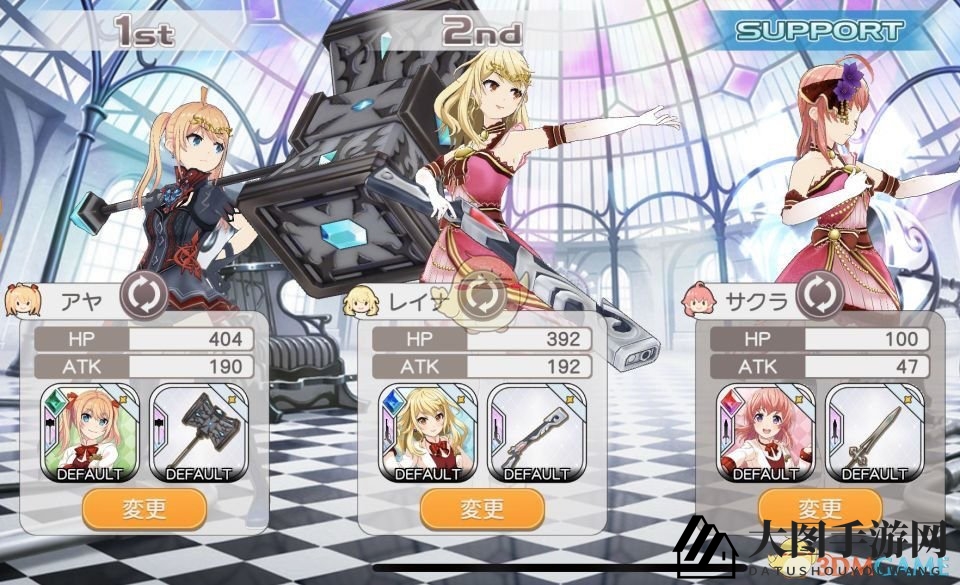Pick サクラ's character costume card
Screen dimensions: 960x585
(x=765, y=432)
